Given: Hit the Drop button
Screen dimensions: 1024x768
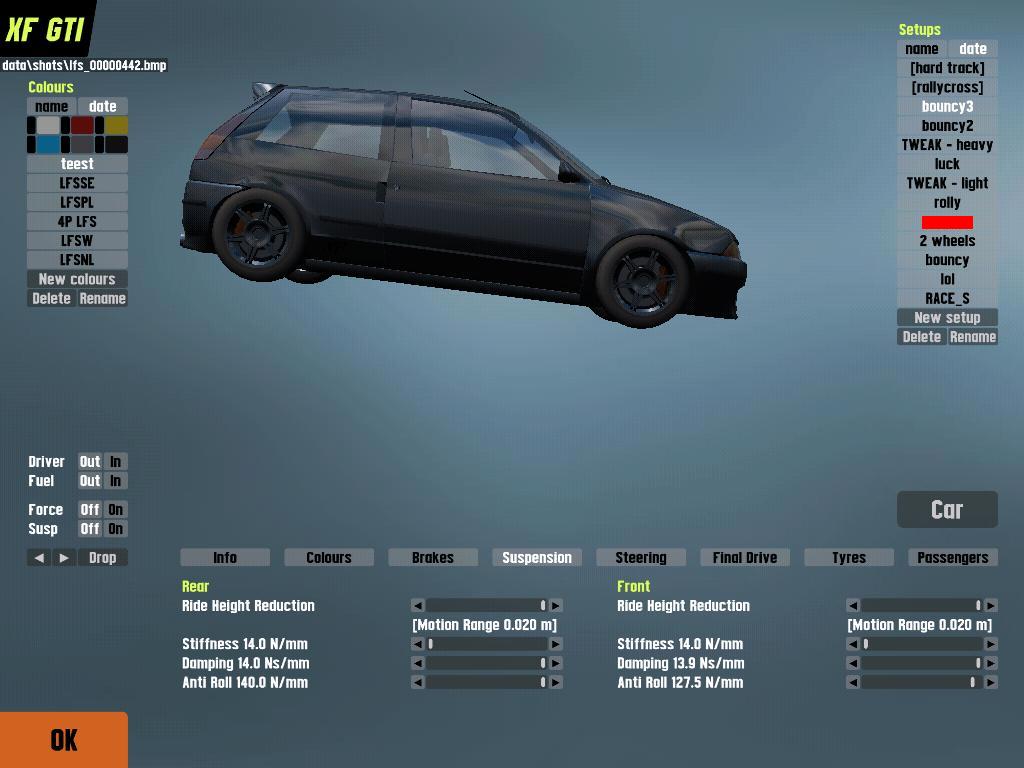Looking at the screenshot, I should (x=102, y=558).
